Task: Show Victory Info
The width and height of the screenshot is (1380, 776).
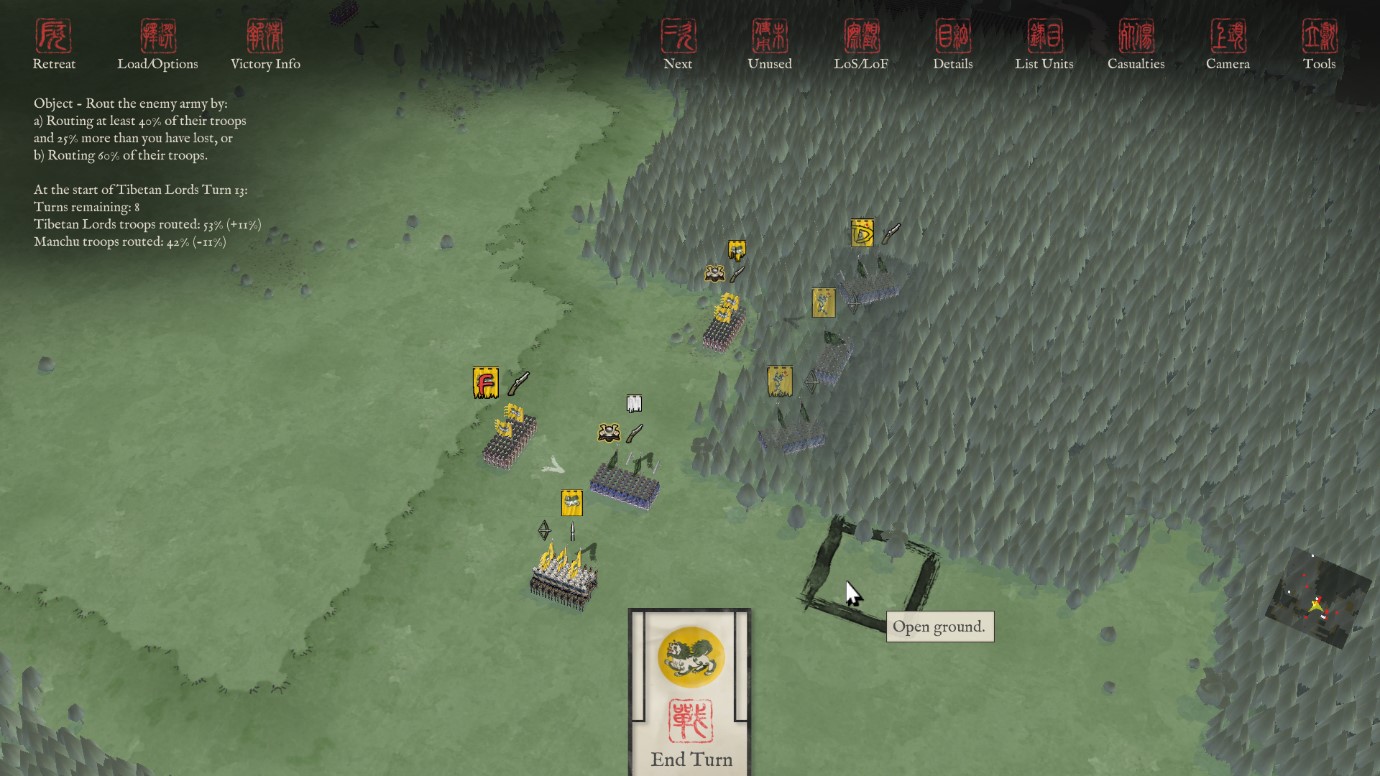Action: coord(265,45)
